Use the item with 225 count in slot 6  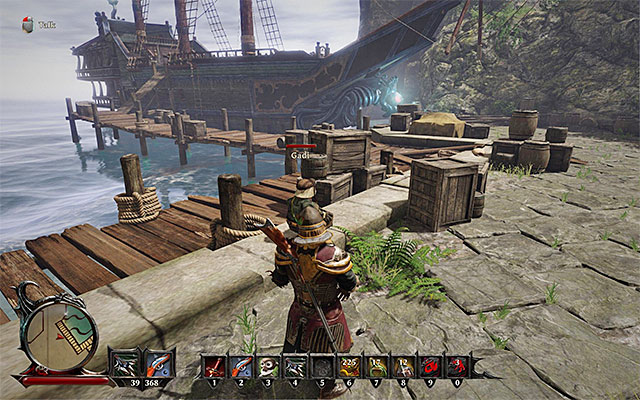tap(349, 366)
